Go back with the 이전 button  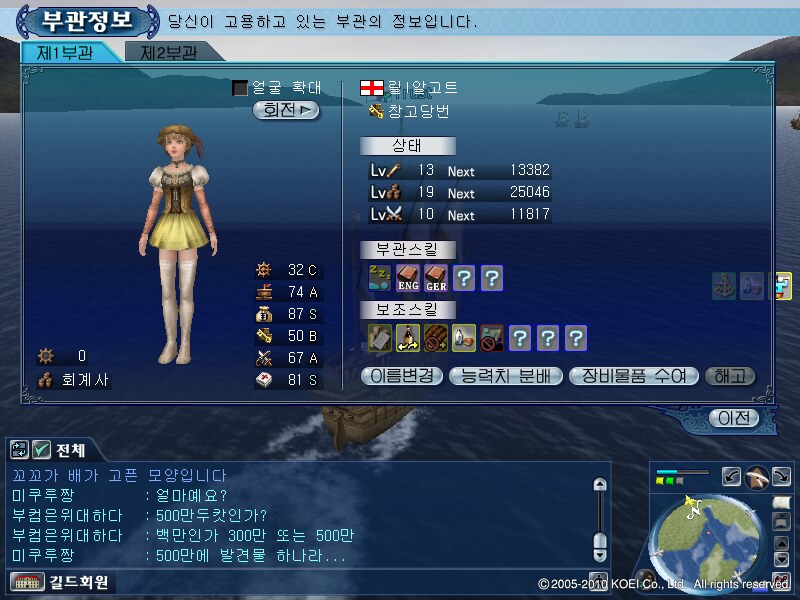pyautogui.click(x=732, y=418)
